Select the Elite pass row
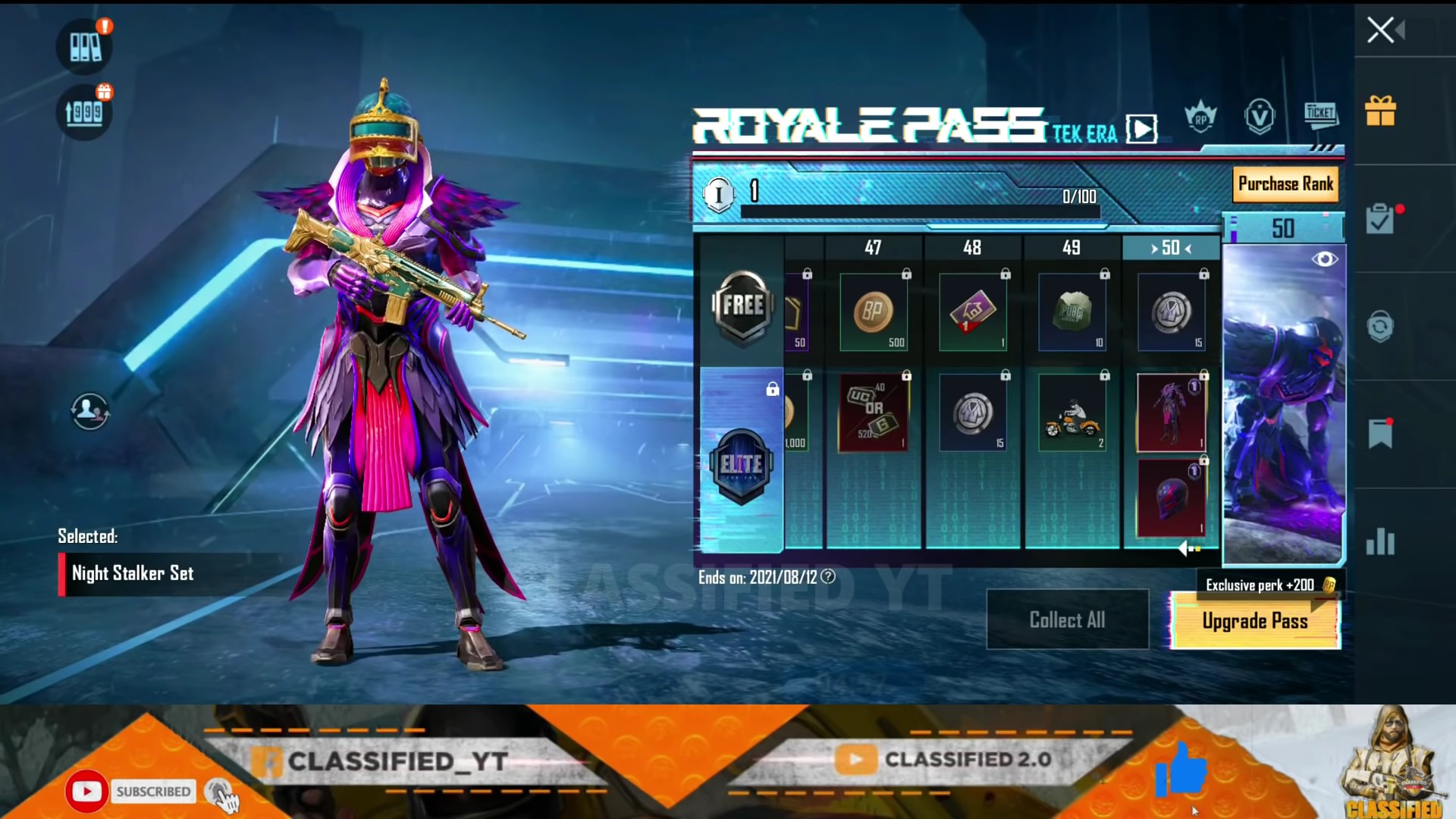The width and height of the screenshot is (1456, 819). 741,463
